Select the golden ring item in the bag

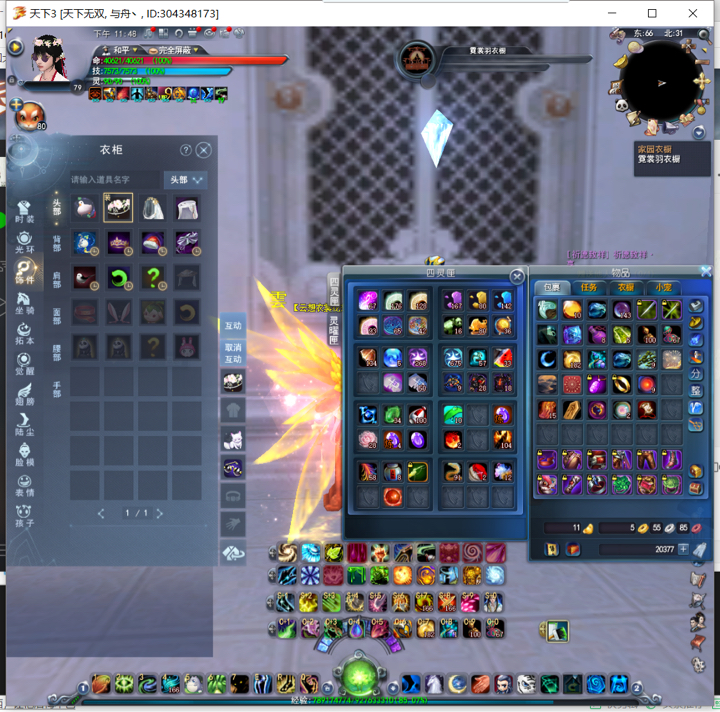point(622,384)
